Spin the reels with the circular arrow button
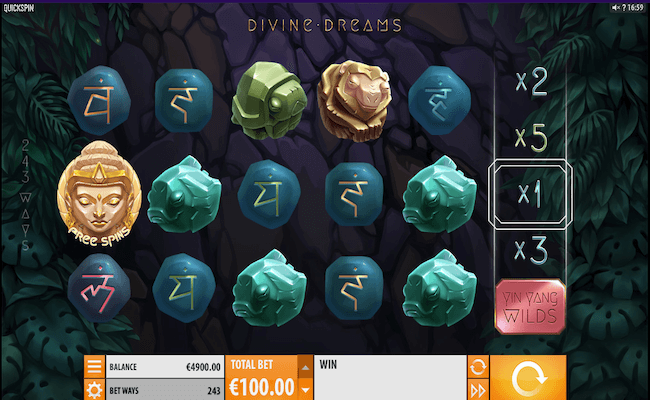Viewport: 650px width, 400px height. pos(528,378)
